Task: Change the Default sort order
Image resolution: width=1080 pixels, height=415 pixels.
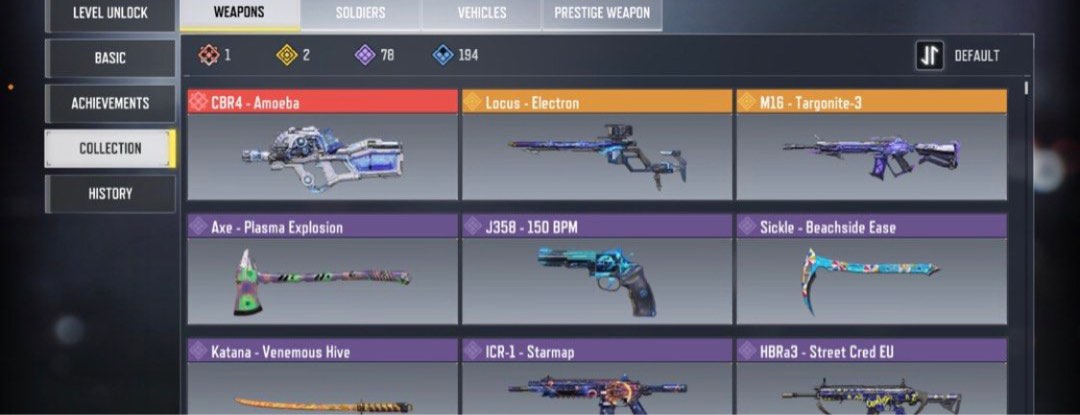Action: click(958, 56)
